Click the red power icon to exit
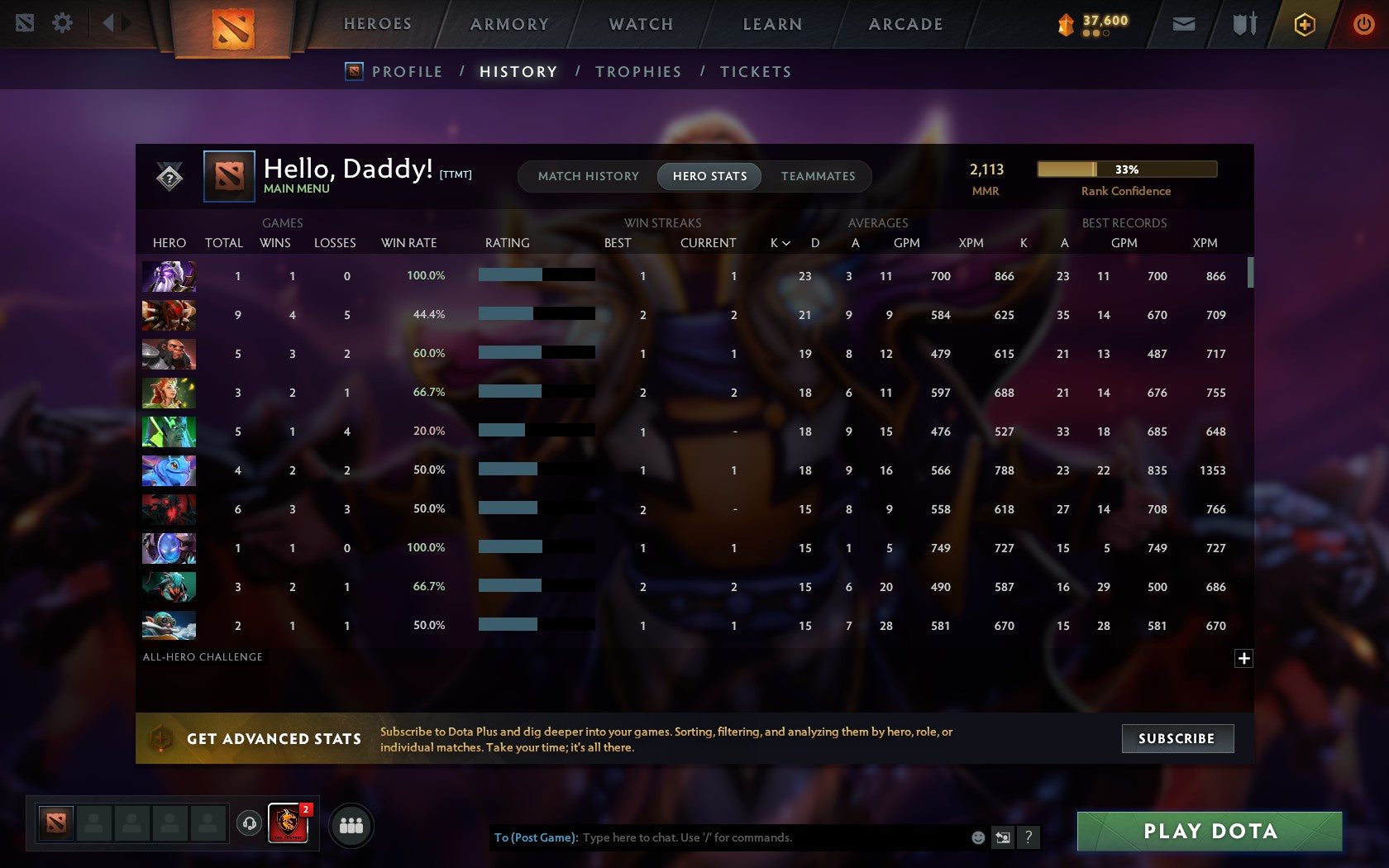This screenshot has height=868, width=1389. click(1363, 24)
